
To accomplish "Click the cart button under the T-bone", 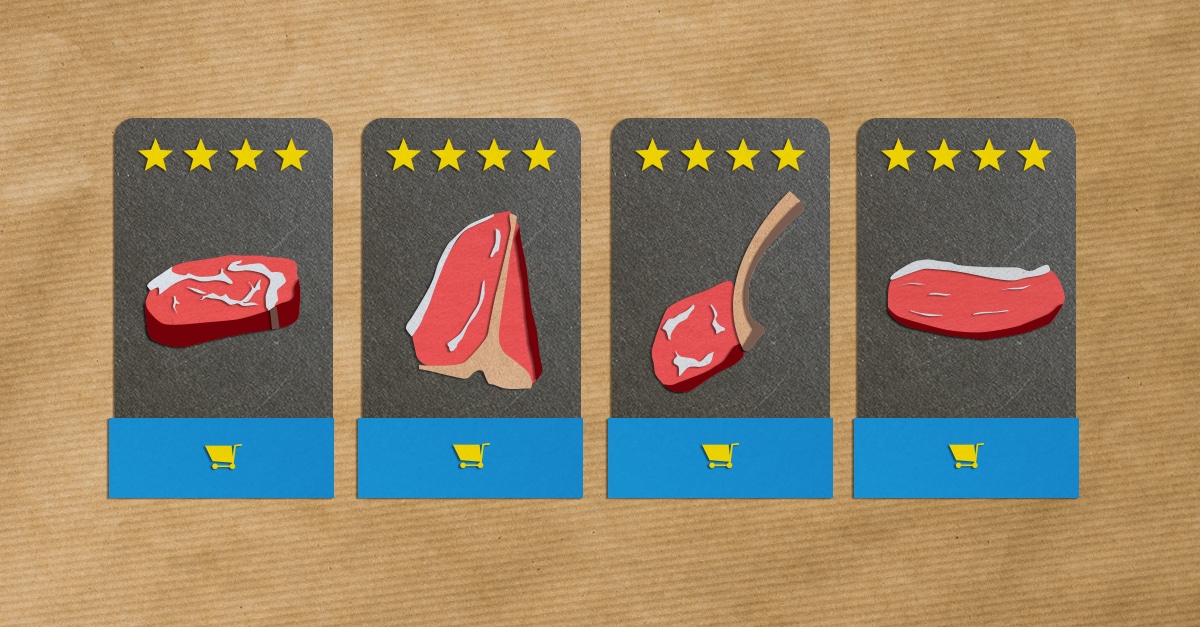I will tap(470, 456).
